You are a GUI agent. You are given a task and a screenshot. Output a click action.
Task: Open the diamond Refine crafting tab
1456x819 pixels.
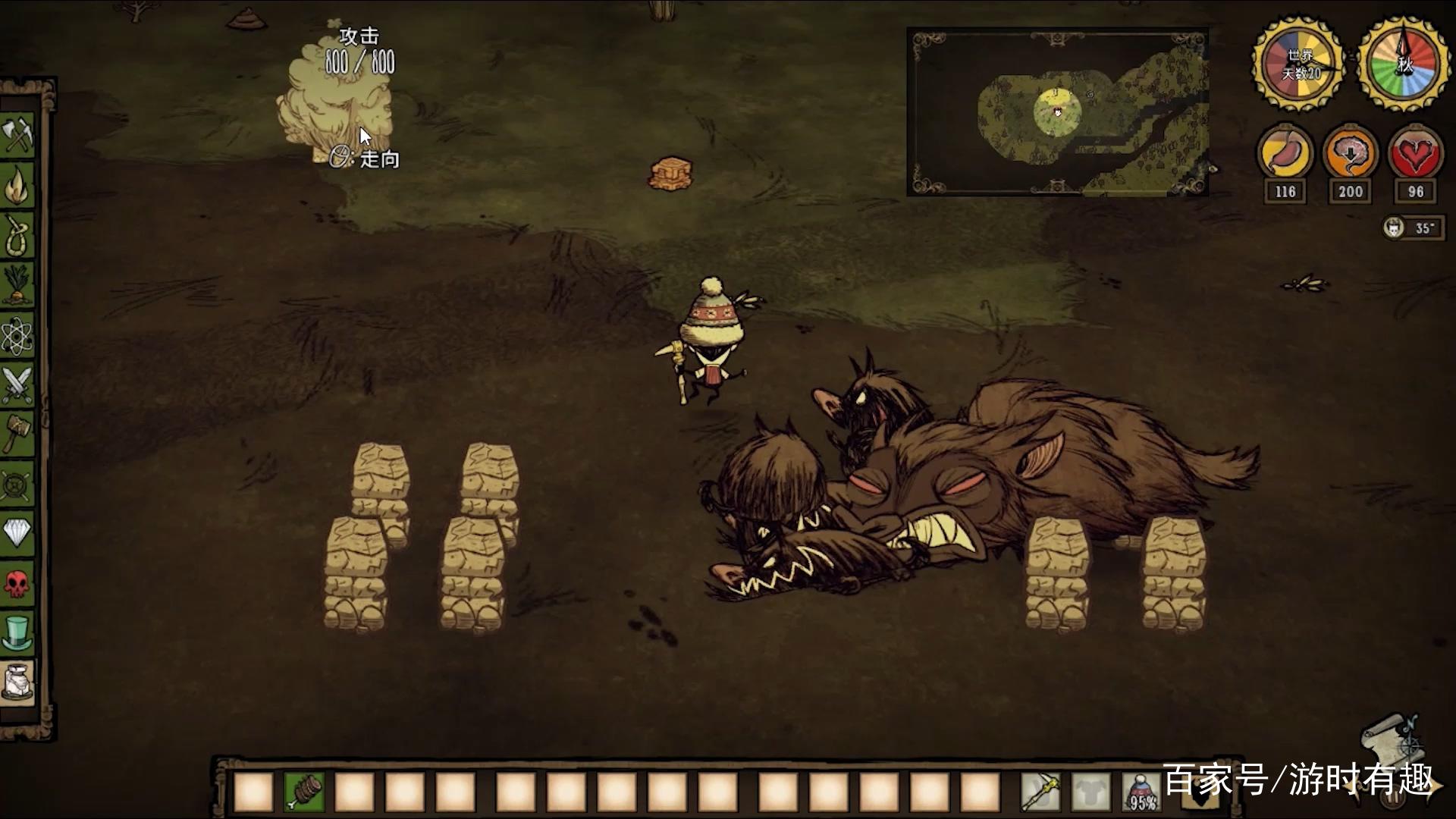pos(17,533)
